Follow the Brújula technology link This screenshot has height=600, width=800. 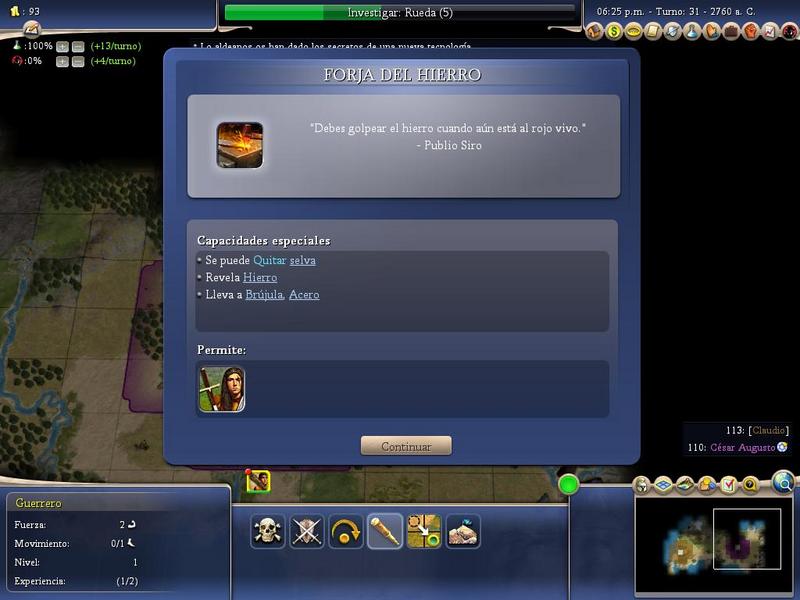(x=264, y=295)
